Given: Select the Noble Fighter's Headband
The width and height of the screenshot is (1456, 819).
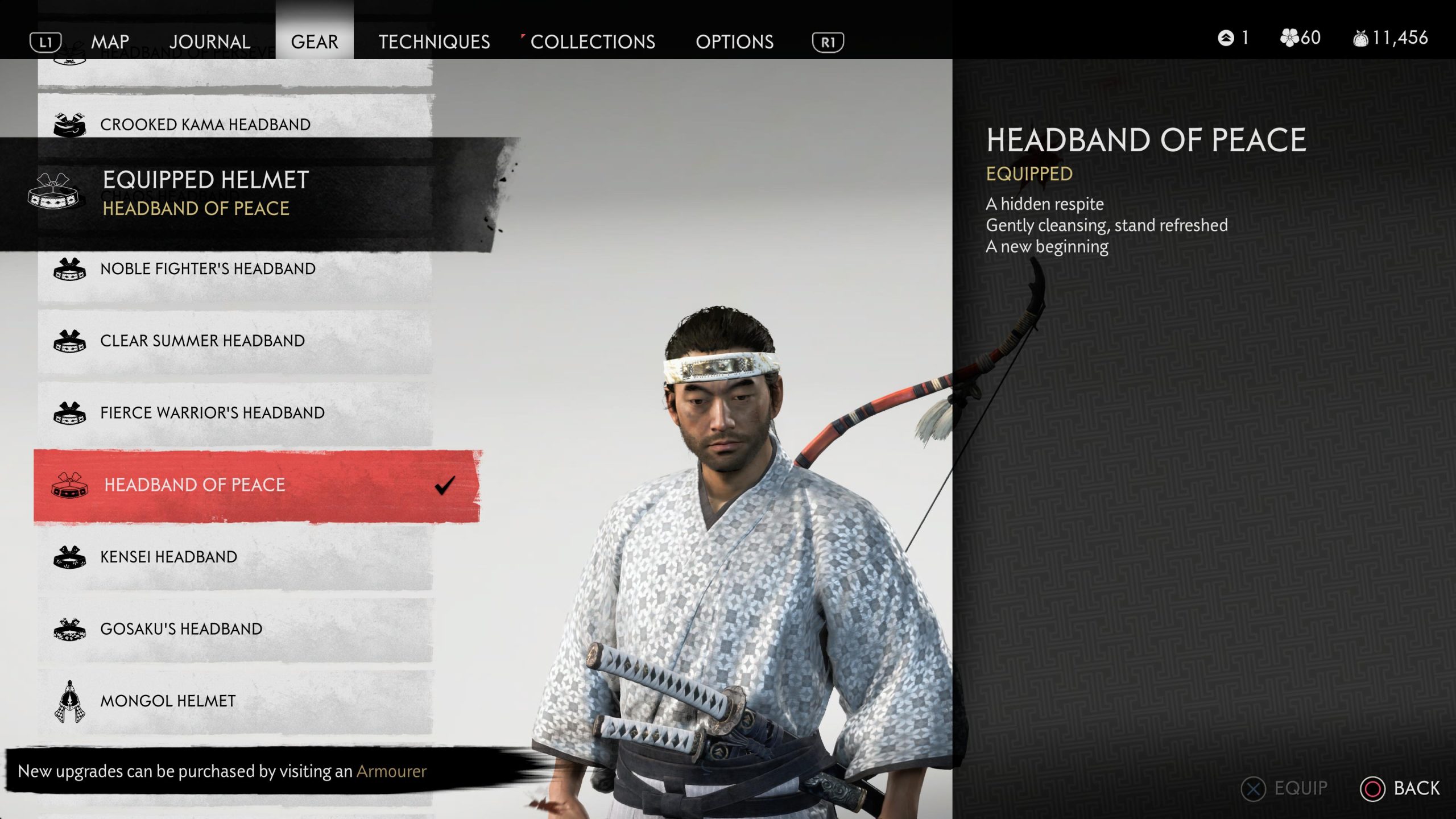Looking at the screenshot, I should click(x=208, y=268).
